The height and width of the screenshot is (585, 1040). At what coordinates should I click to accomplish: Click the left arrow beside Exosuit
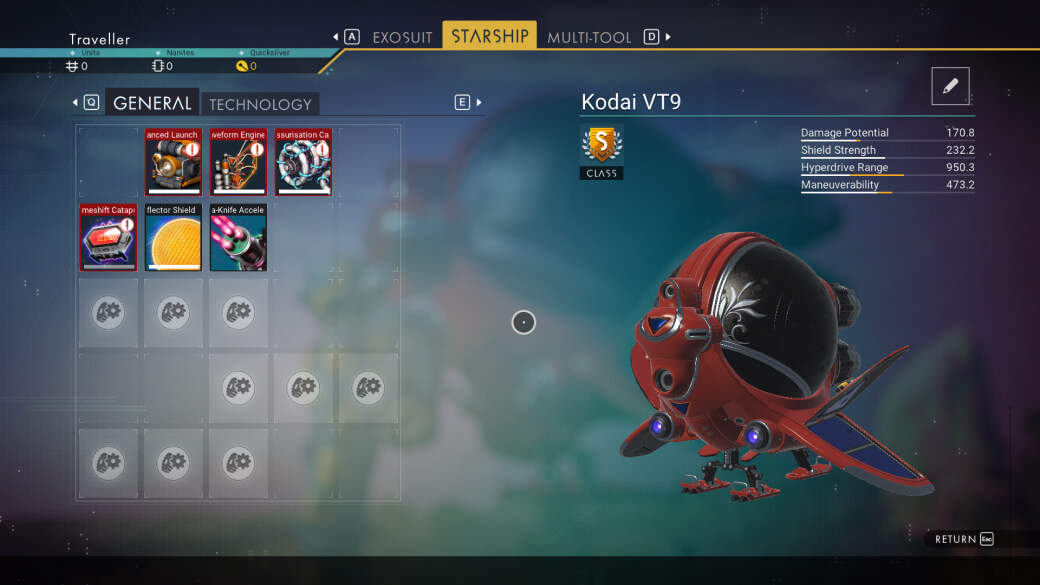336,37
